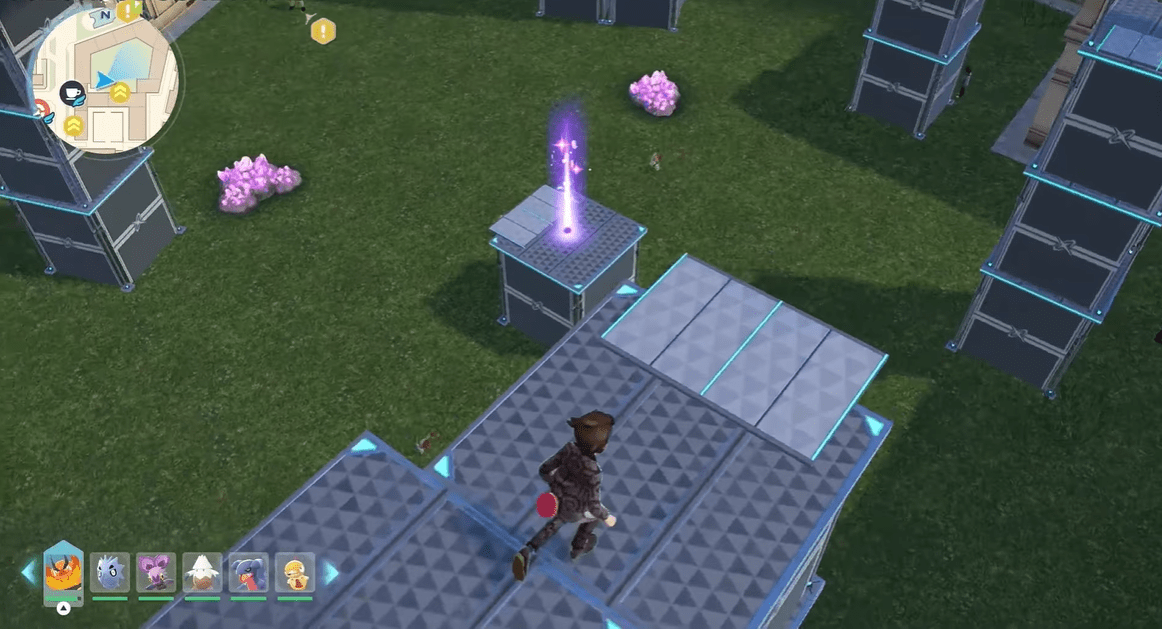Click the blue player arrow on the minimap
The image size is (1162, 630).
[104, 79]
